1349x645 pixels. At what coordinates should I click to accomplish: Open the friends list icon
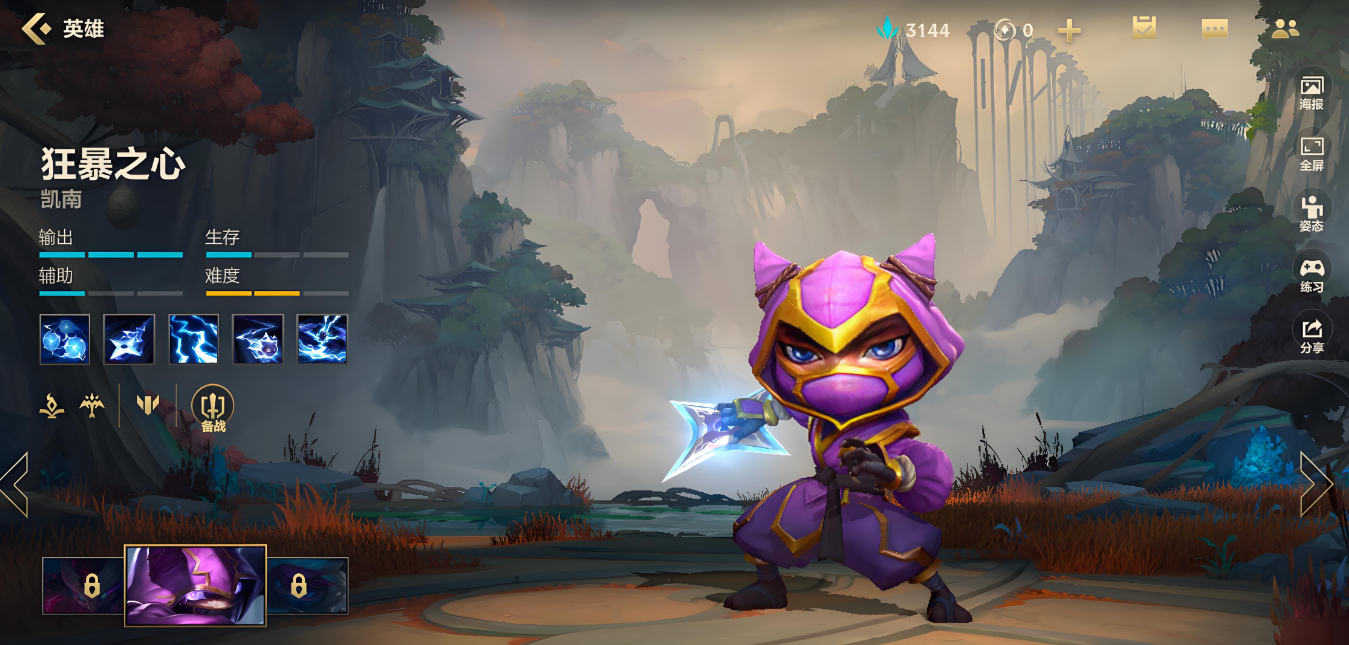(x=1285, y=29)
